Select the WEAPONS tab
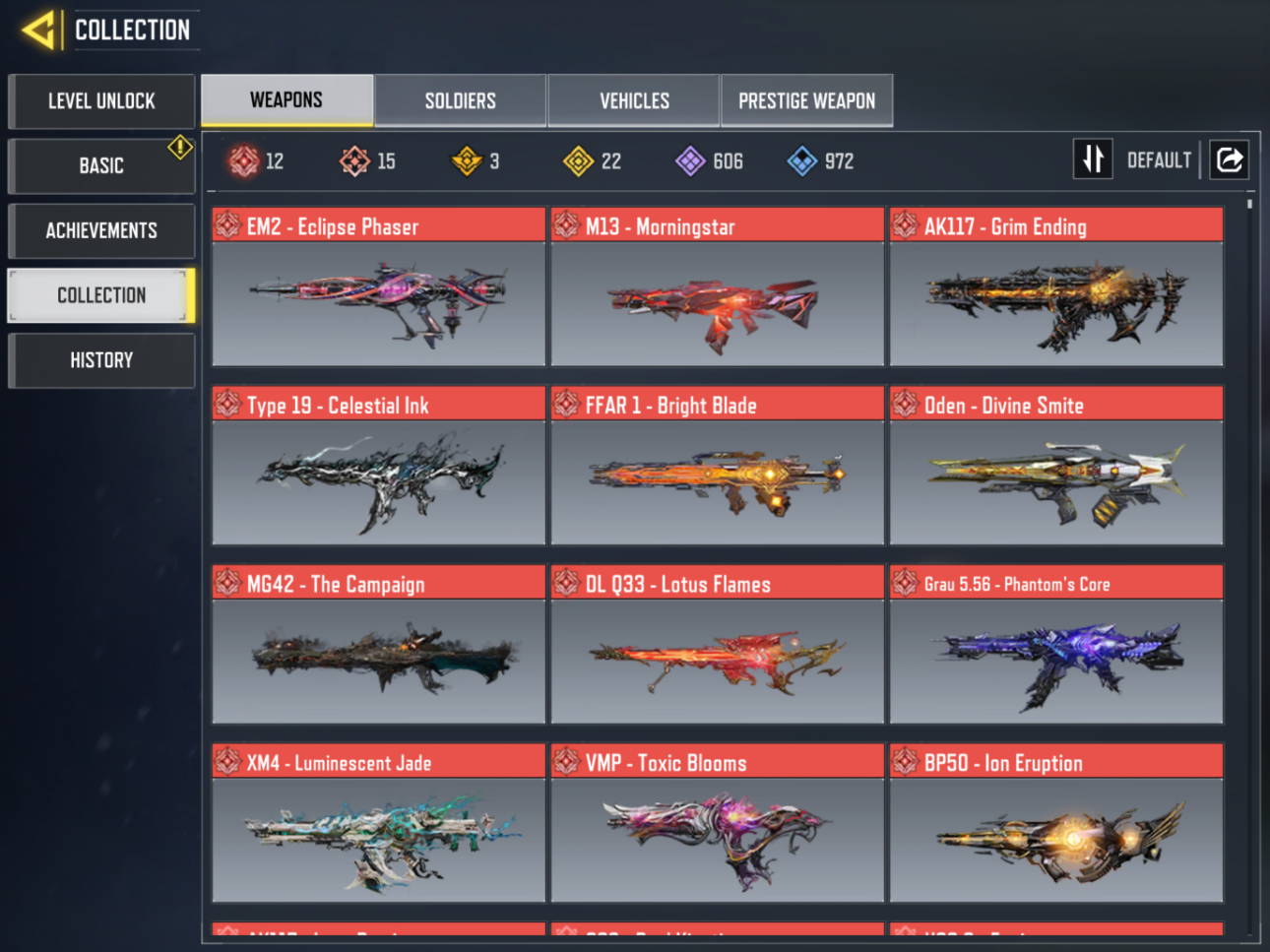Viewport: 1270px width, 952px height. pyautogui.click(x=286, y=99)
